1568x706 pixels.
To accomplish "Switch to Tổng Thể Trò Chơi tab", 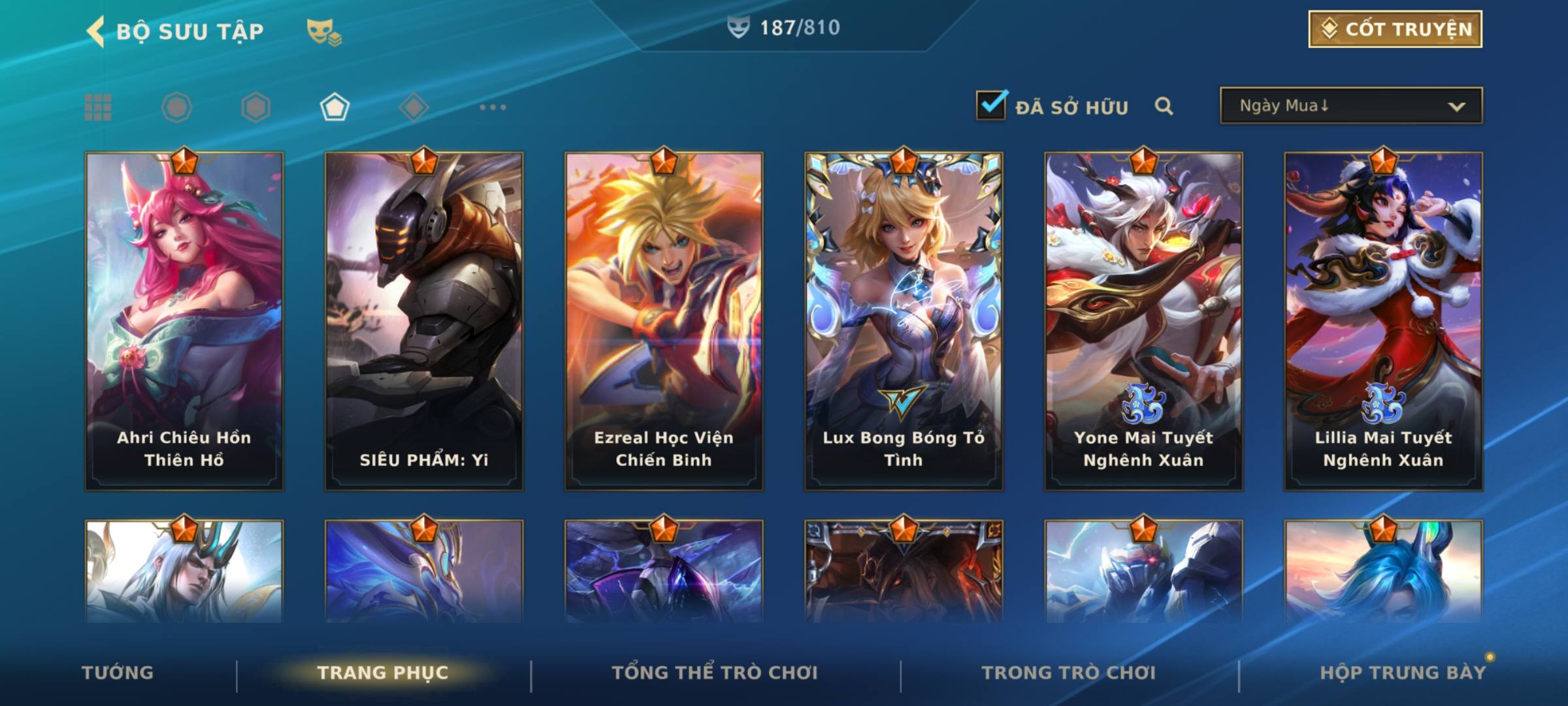I will coord(715,673).
